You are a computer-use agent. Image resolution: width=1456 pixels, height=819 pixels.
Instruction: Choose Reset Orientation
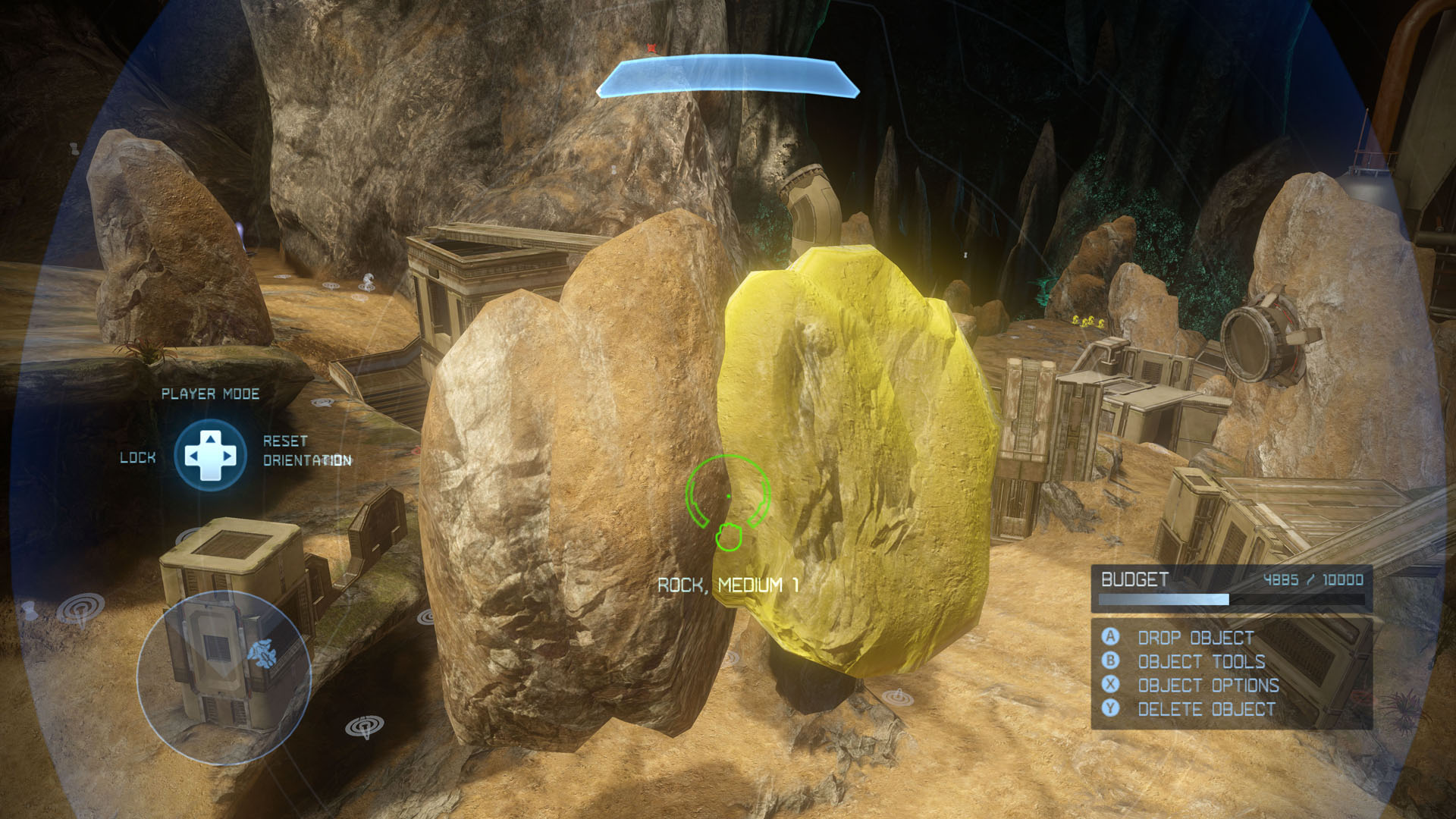click(x=306, y=450)
